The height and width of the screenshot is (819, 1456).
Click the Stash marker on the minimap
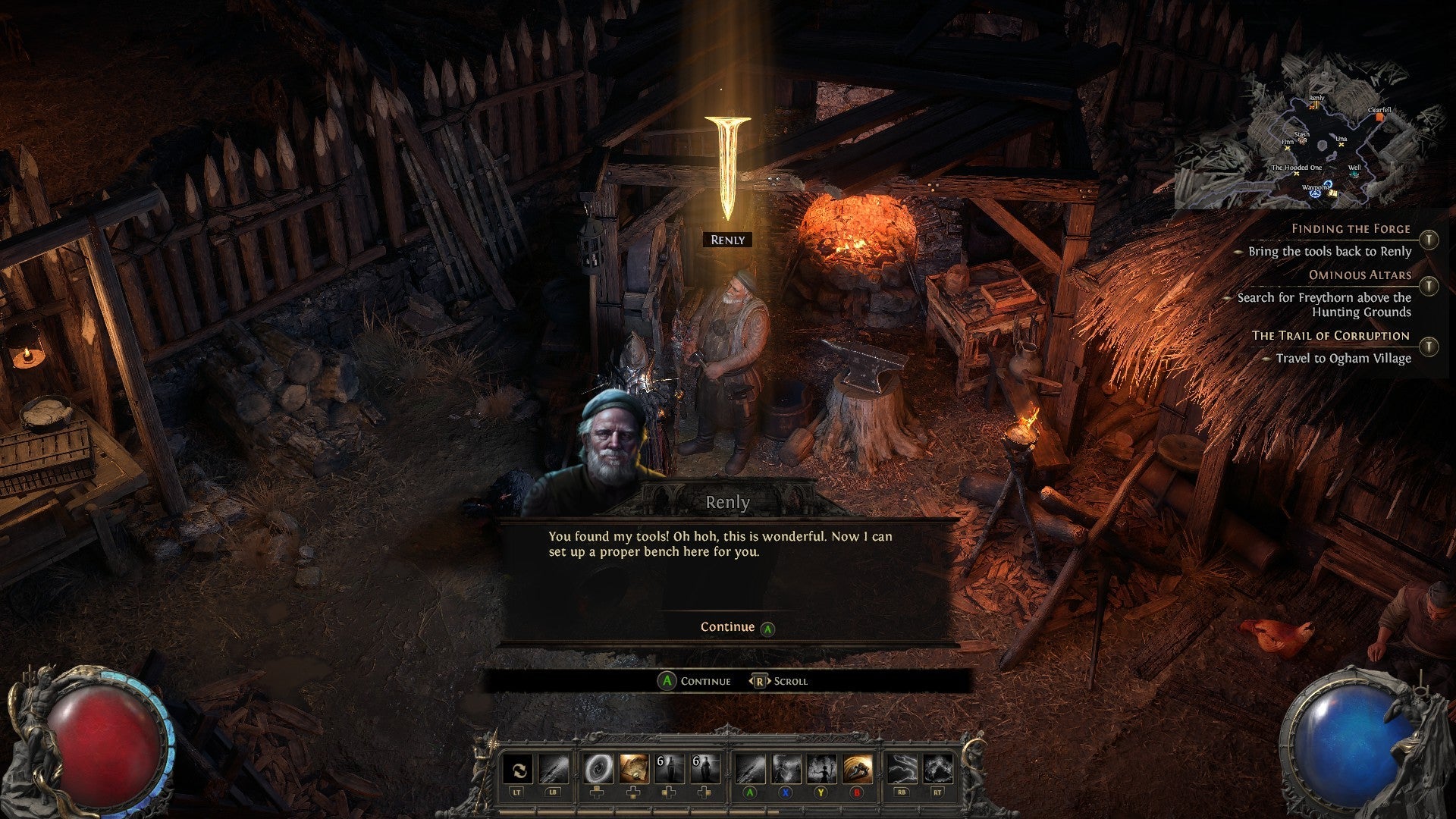(x=1302, y=141)
